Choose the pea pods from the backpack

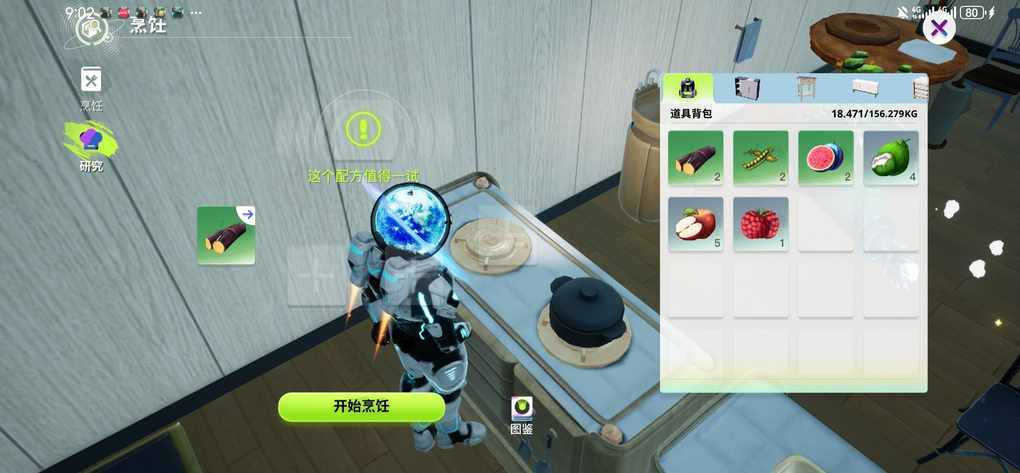(760, 158)
